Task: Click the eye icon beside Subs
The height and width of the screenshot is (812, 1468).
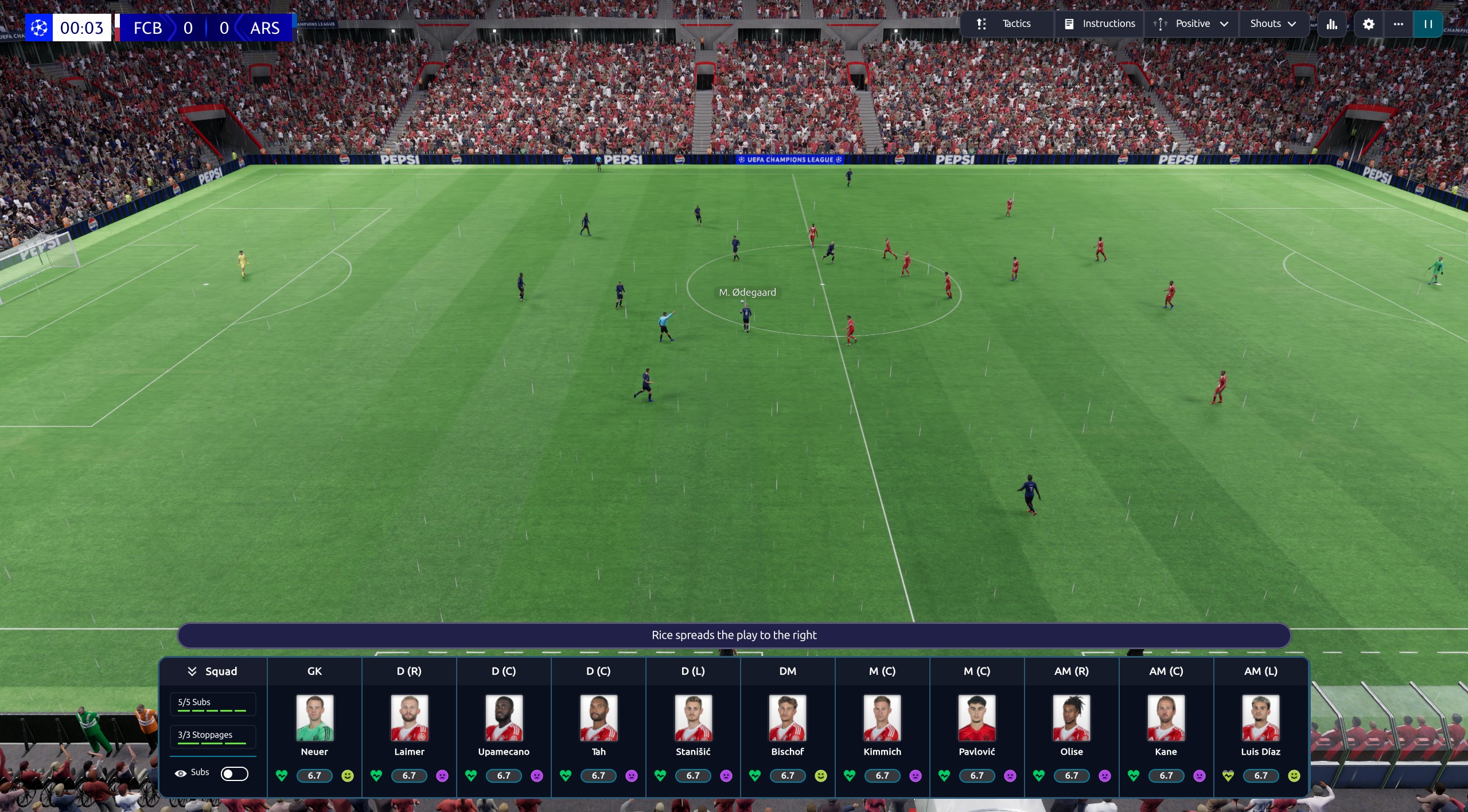Action: pyautogui.click(x=180, y=773)
